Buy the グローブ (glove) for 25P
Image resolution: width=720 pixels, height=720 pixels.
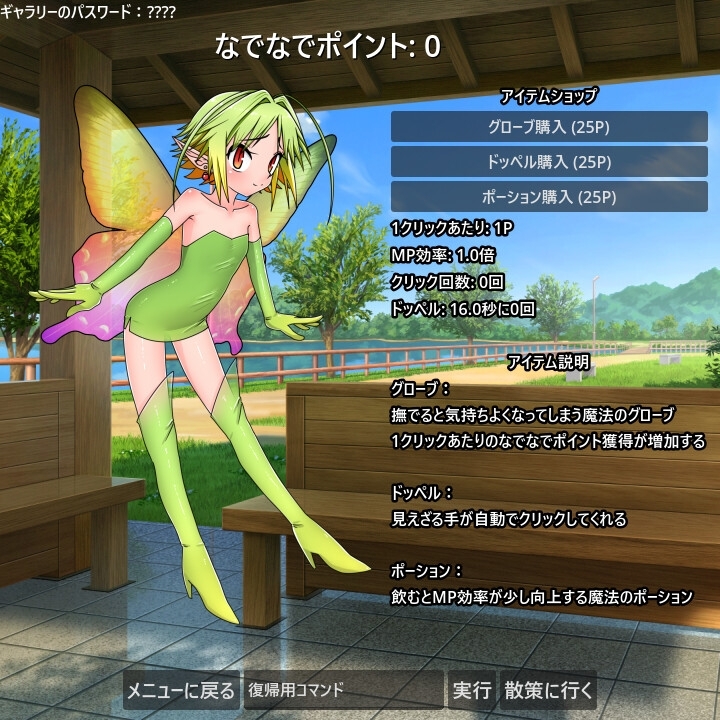[x=549, y=127]
